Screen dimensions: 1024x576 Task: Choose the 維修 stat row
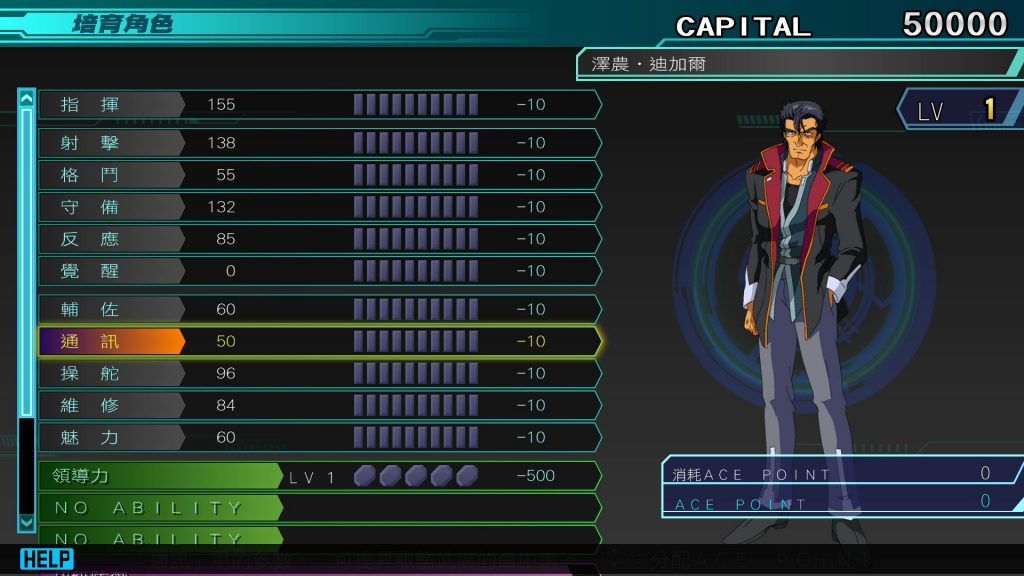(318, 405)
